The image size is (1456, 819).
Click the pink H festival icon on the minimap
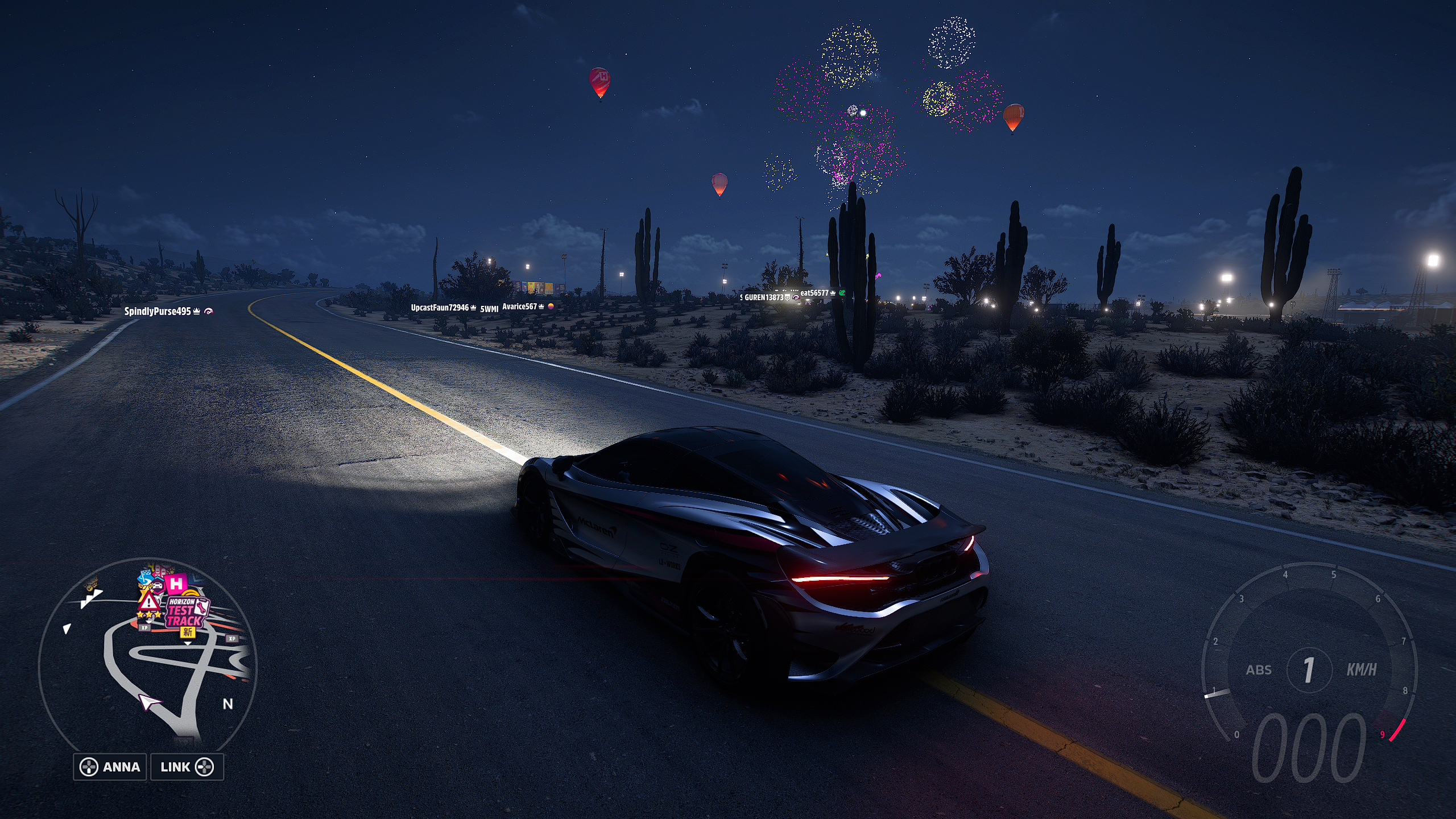point(176,584)
